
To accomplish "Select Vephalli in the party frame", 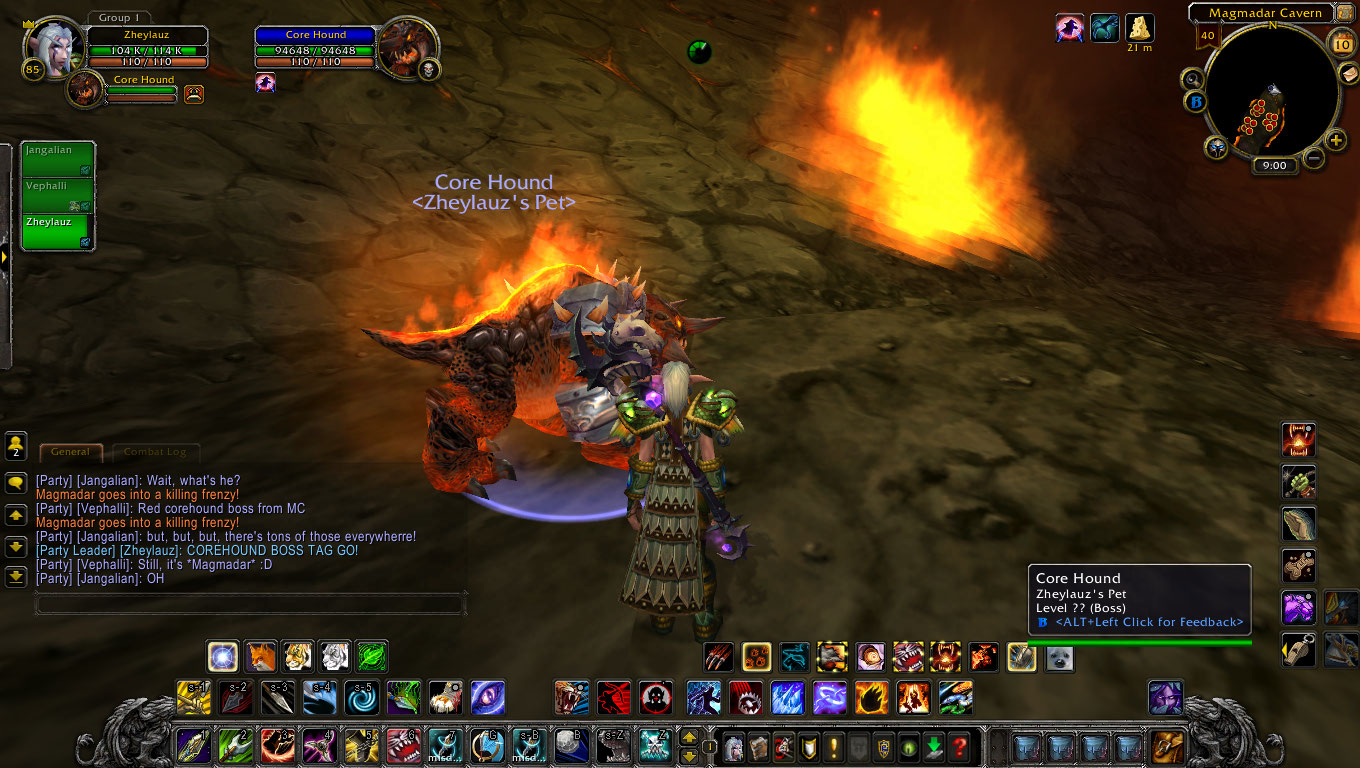I will coord(58,194).
